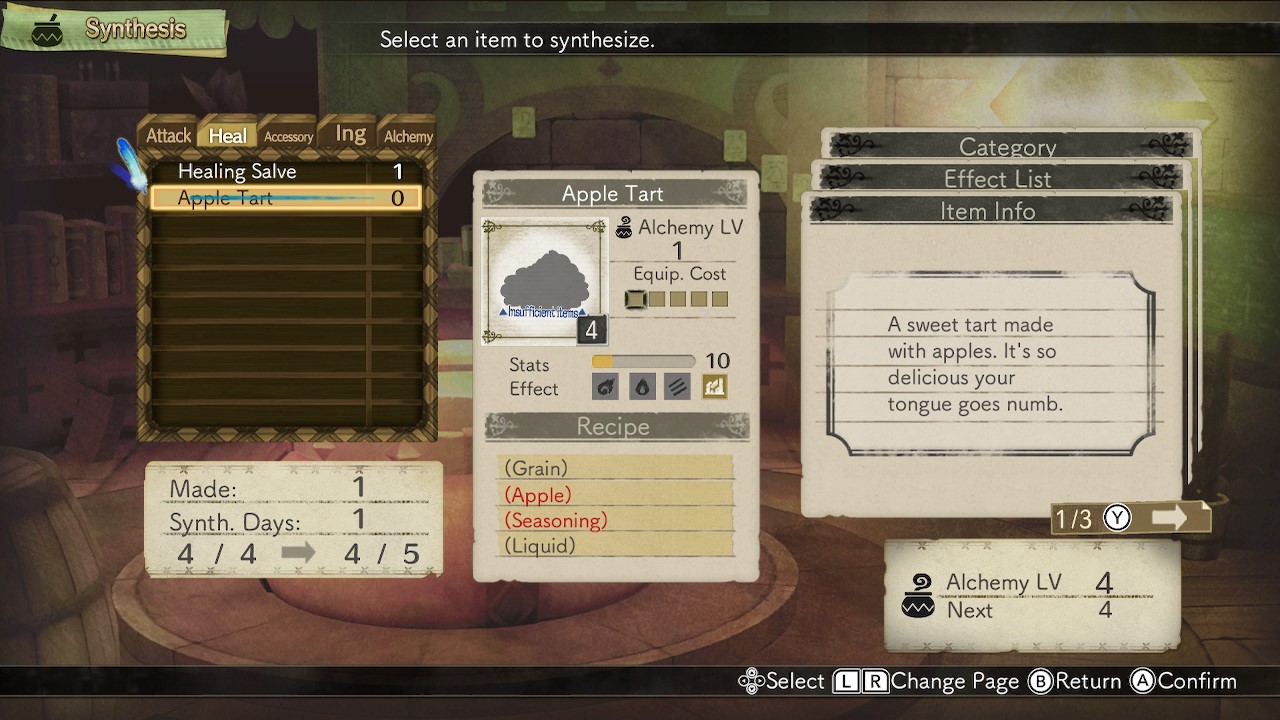Open the Accessory tab
The image size is (1280, 720).
click(287, 136)
